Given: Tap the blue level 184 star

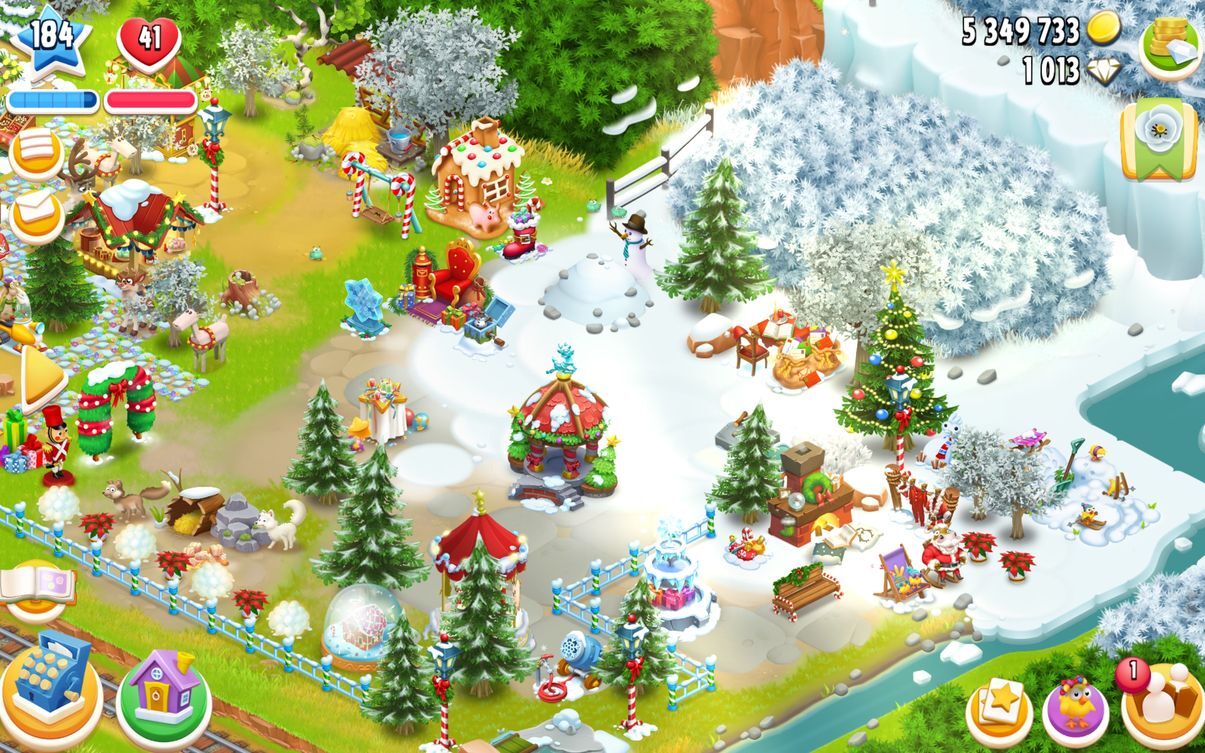Looking at the screenshot, I should (x=50, y=40).
